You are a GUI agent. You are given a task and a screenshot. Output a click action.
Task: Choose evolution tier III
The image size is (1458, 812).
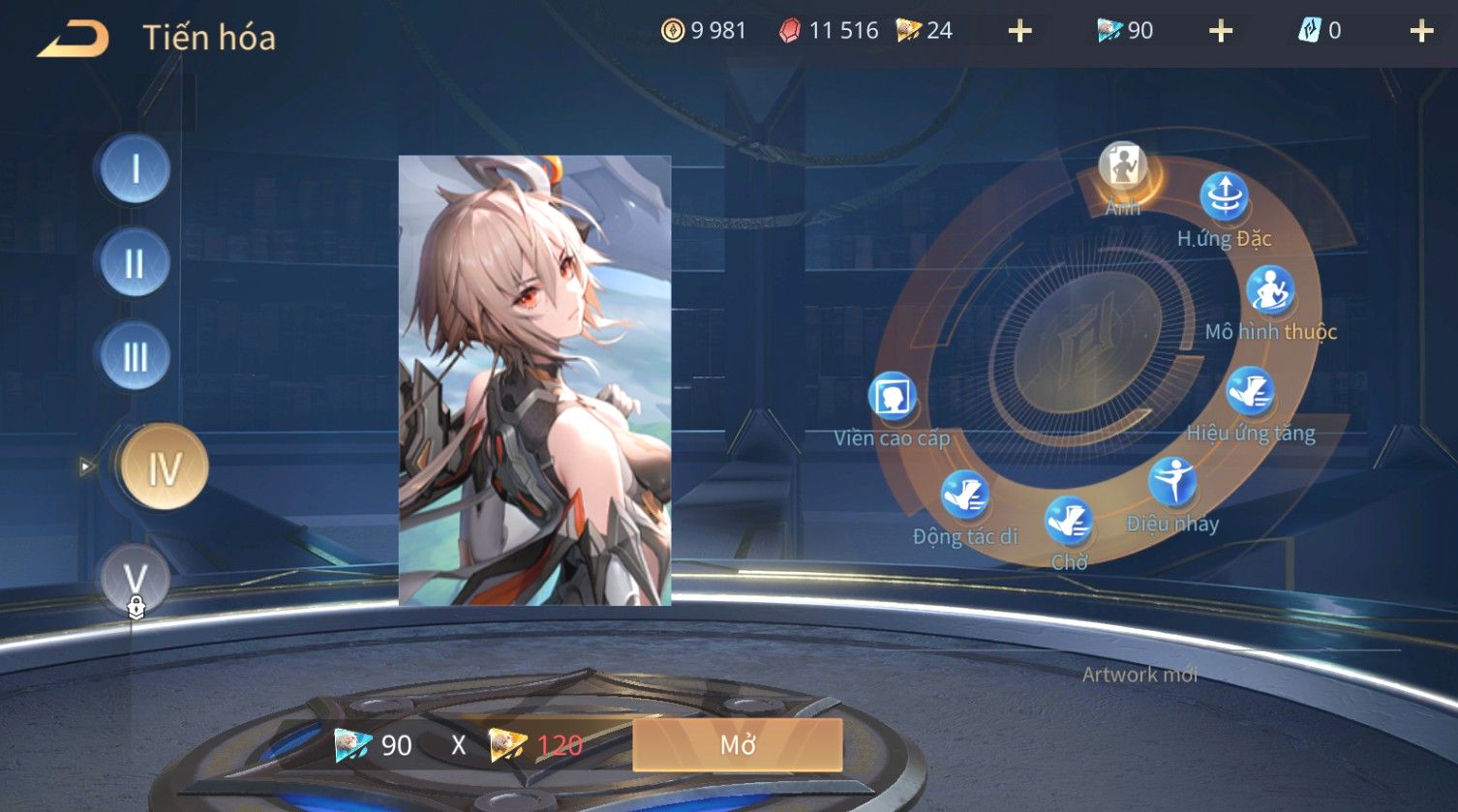point(136,356)
